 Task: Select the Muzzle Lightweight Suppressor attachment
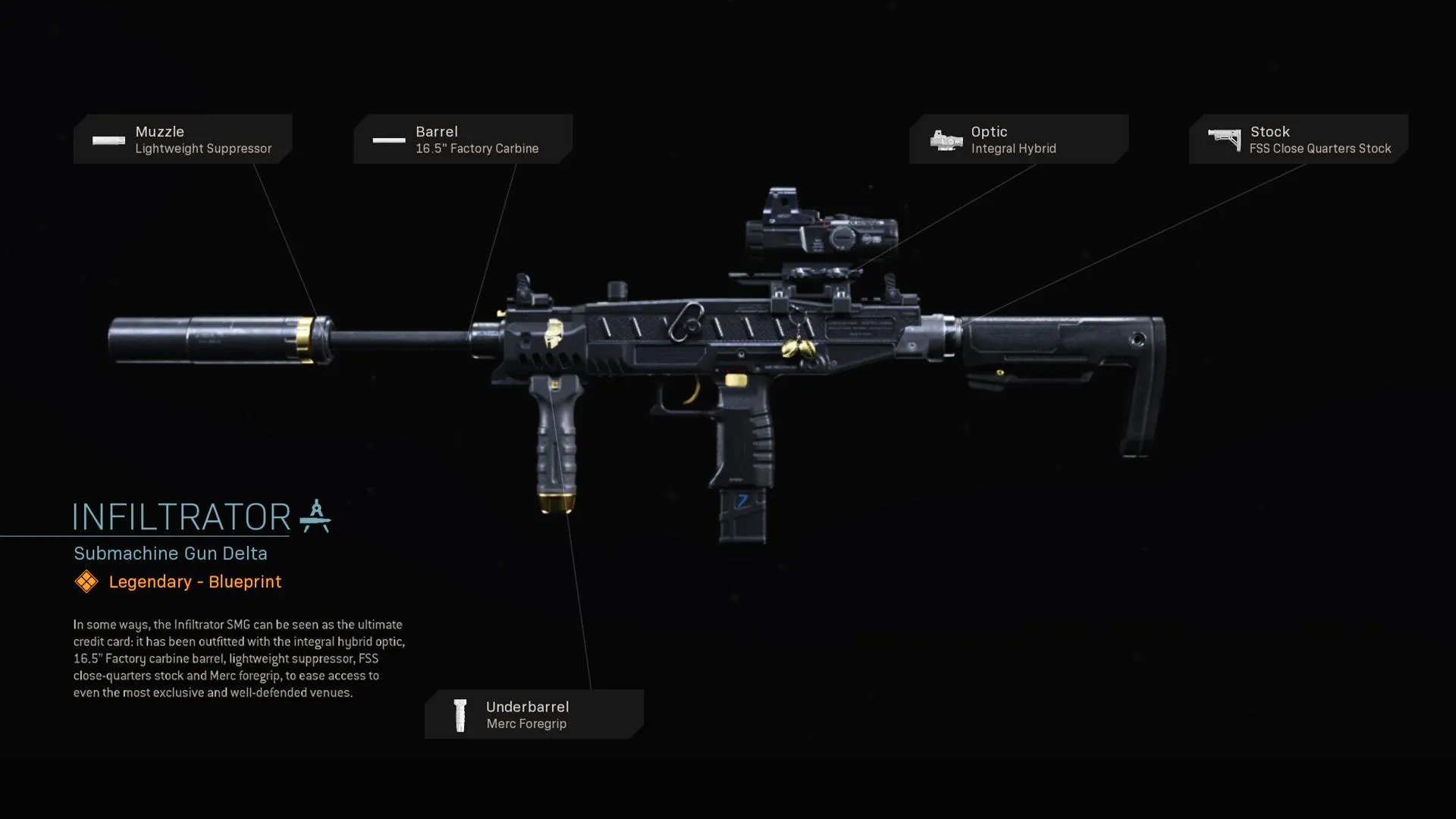(x=183, y=140)
